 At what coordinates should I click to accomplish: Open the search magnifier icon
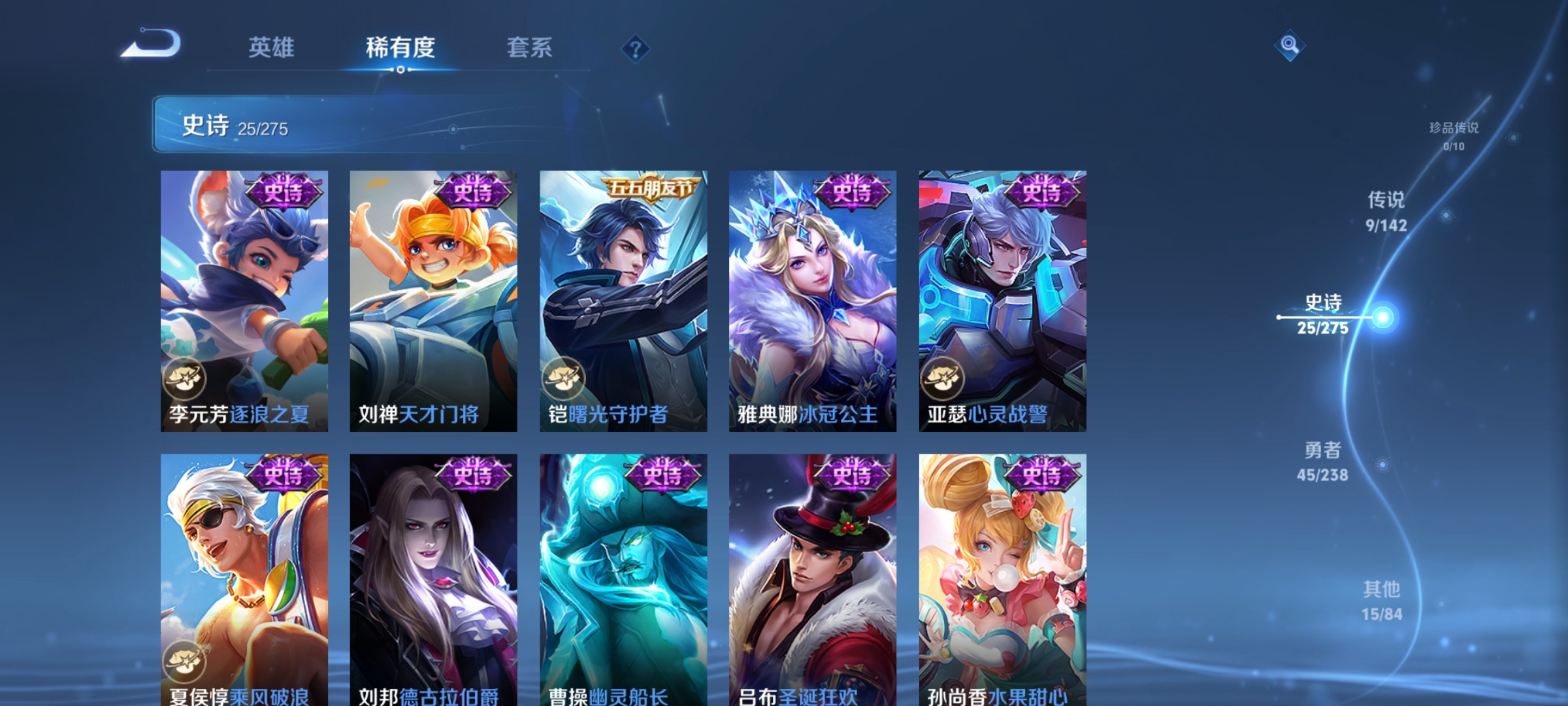(x=1290, y=44)
